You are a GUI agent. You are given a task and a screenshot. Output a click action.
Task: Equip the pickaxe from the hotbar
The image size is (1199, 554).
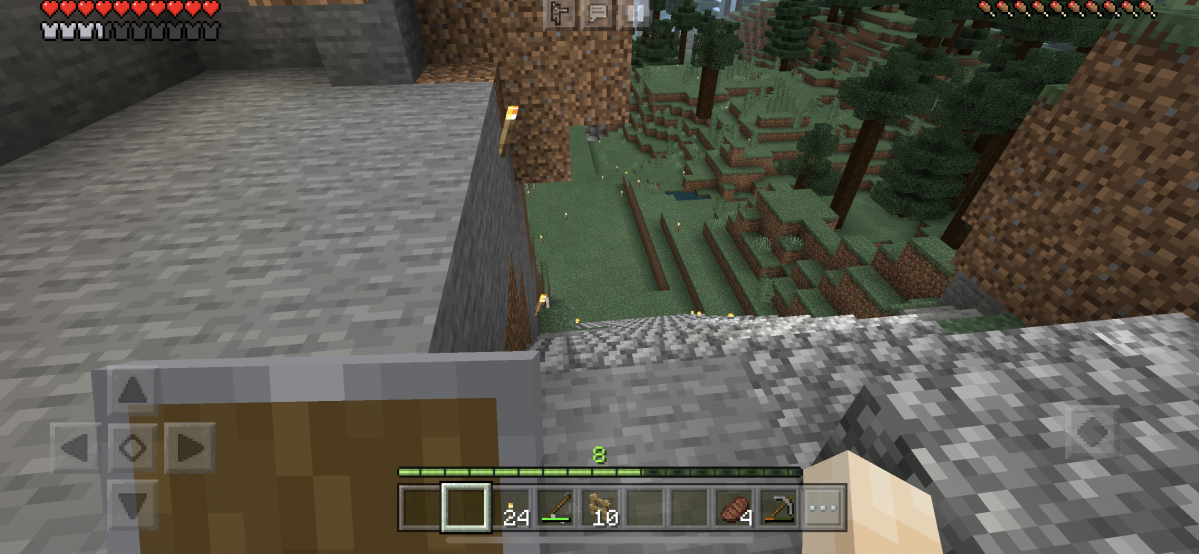[x=779, y=509]
